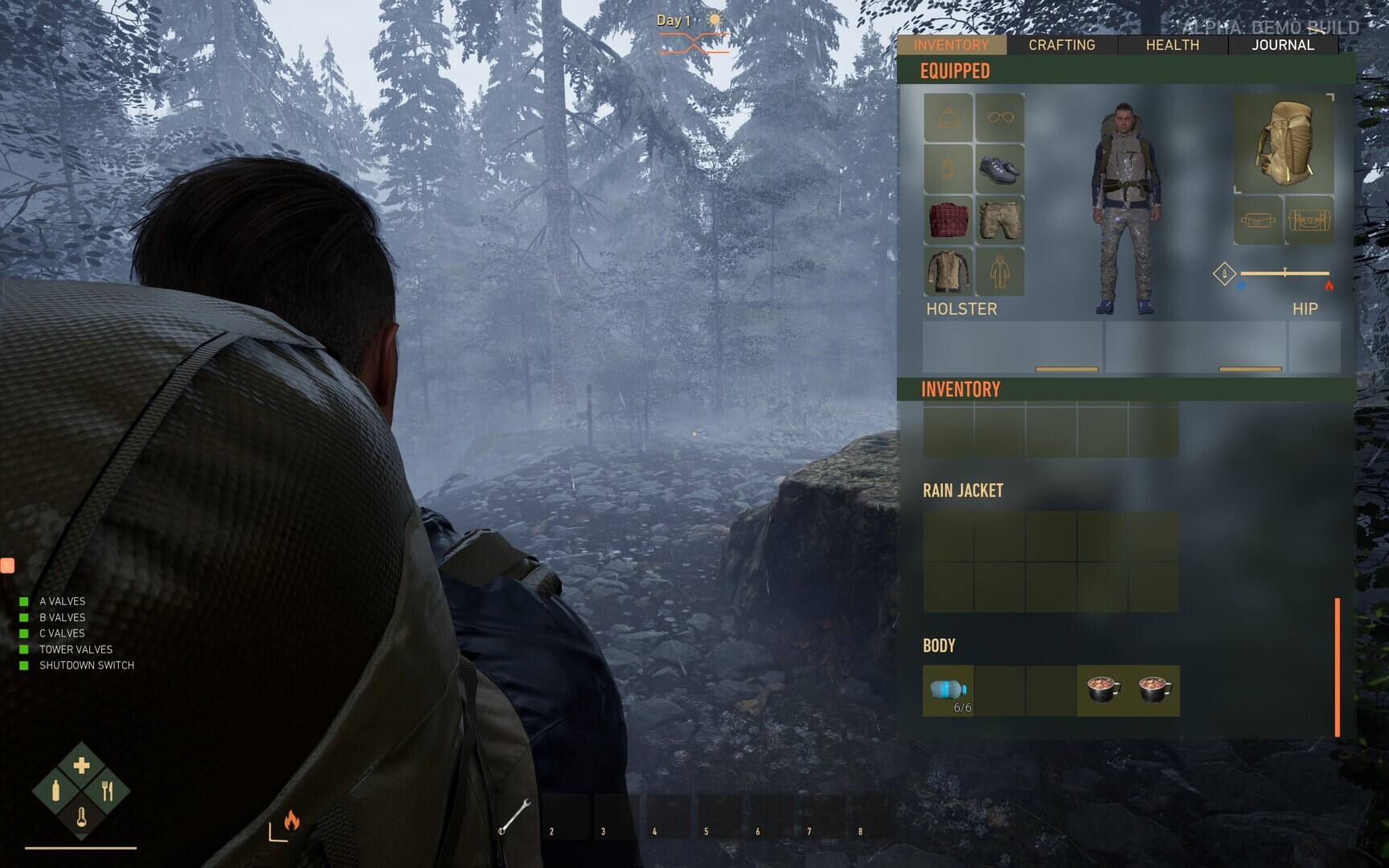Click the inventory panel scrollbar

1338,666
